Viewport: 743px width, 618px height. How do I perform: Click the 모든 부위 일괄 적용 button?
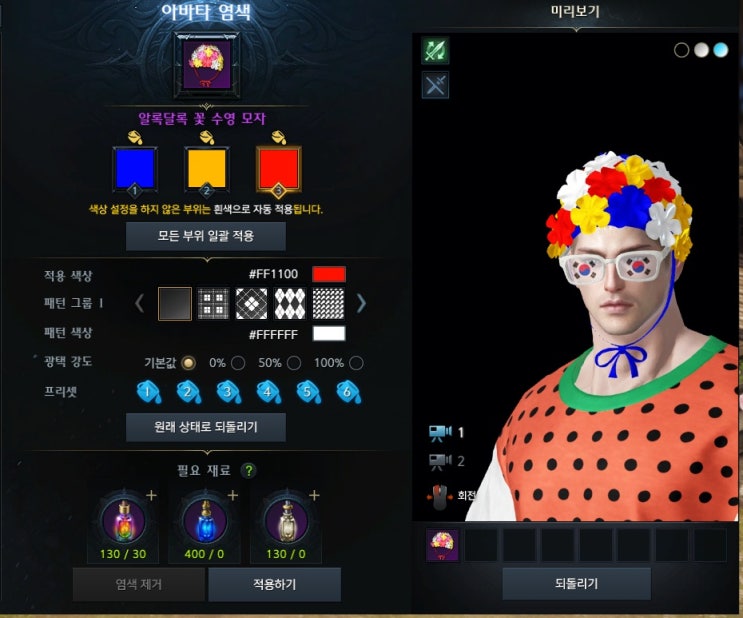click(x=206, y=237)
